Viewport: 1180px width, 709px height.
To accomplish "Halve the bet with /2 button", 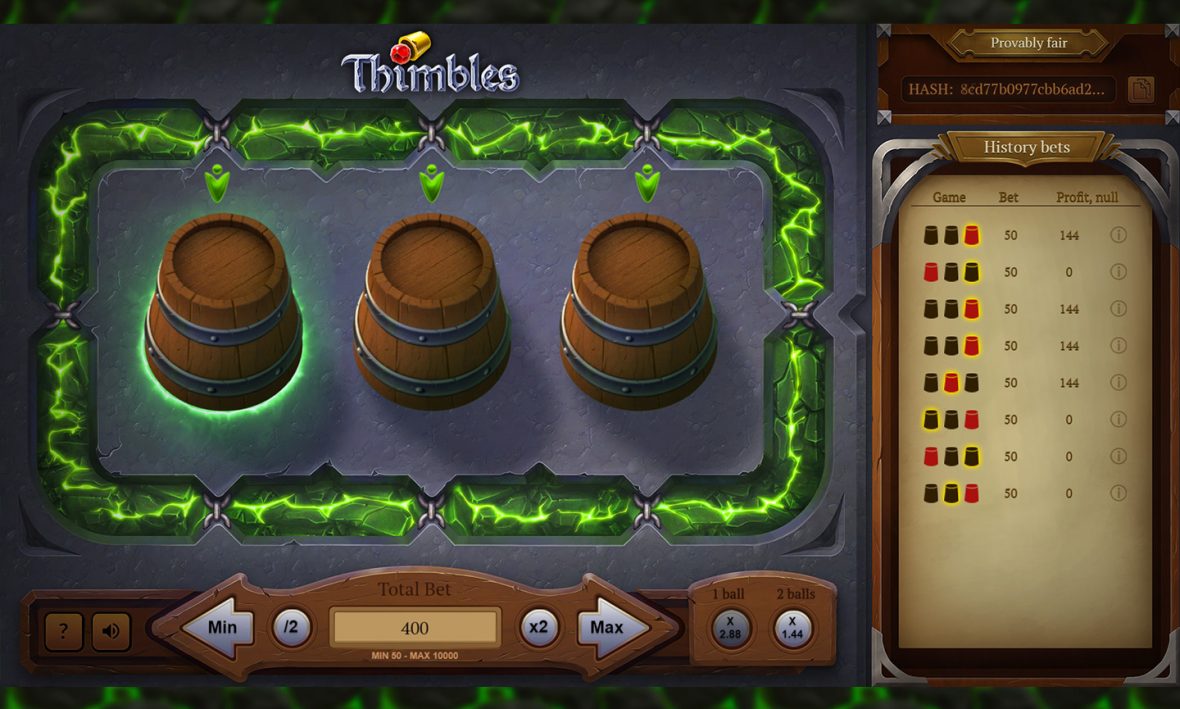I will click(291, 628).
